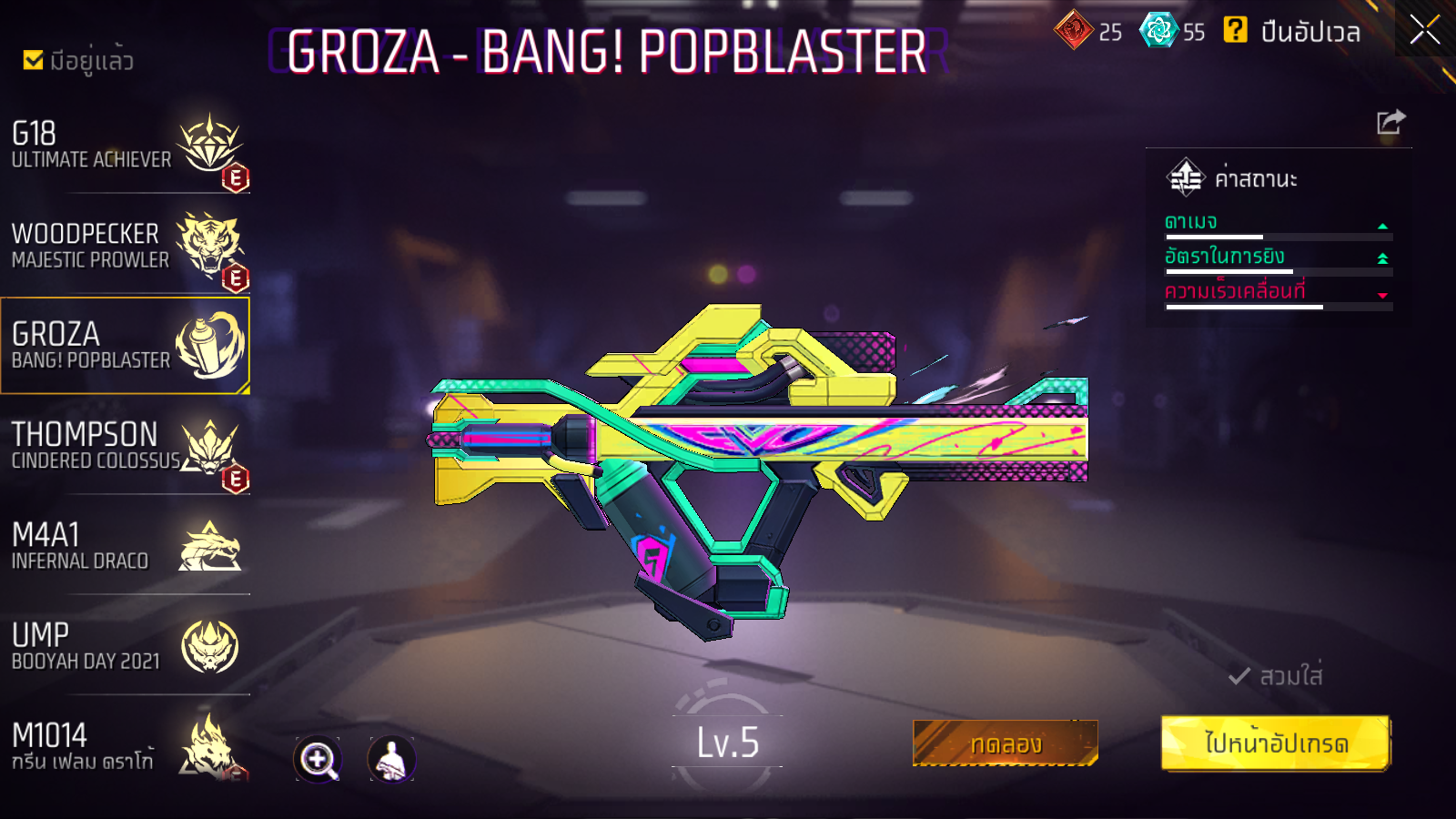Viewport: 1456px width, 819px height.
Task: Equip the skin with the checkmark button
Action: pos(1276,676)
